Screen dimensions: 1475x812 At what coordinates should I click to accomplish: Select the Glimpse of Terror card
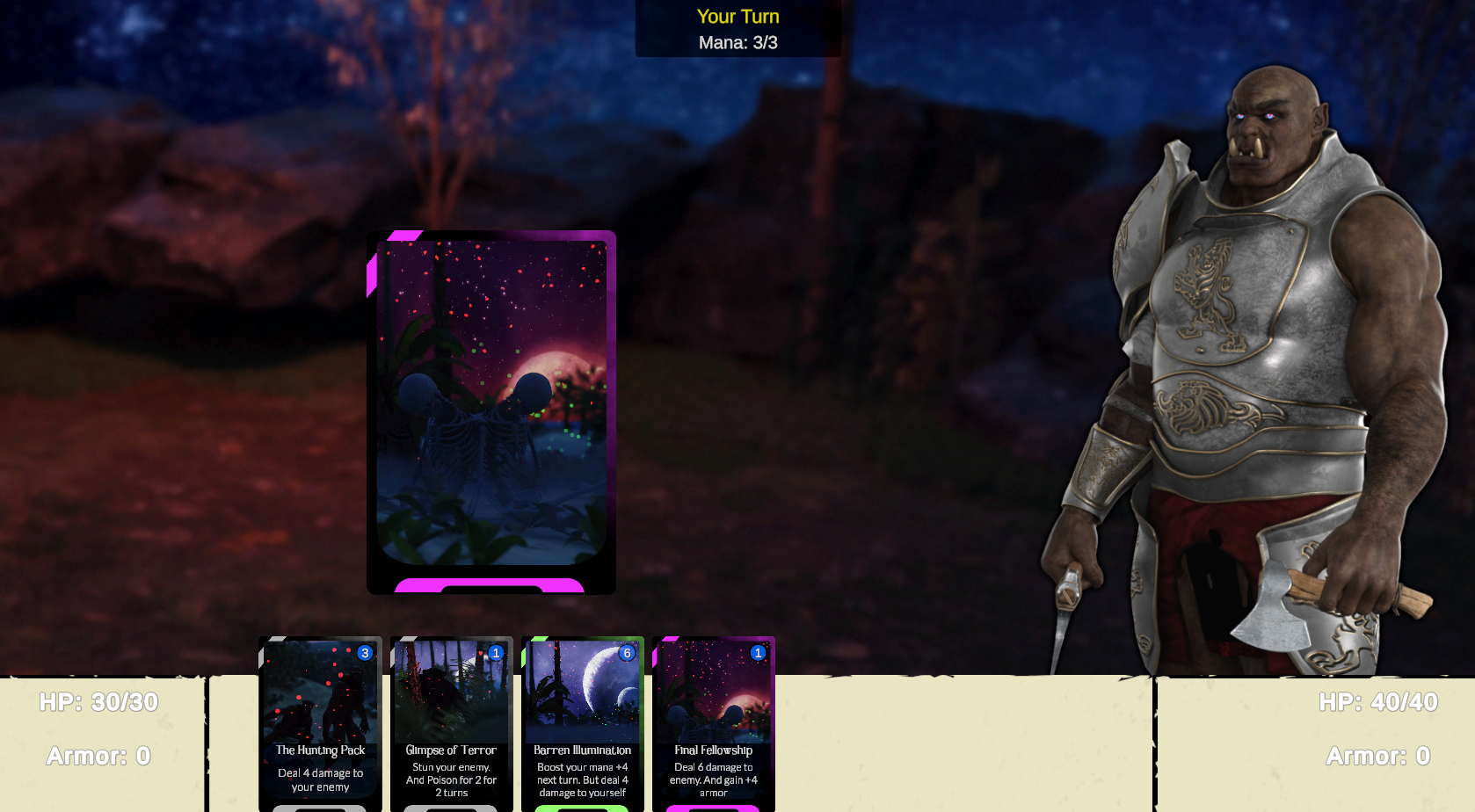click(451, 721)
